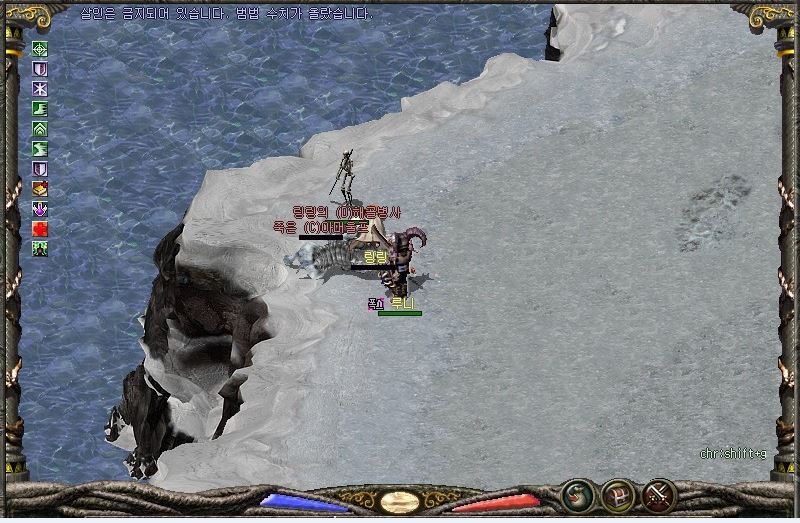Select the green double-chevron up buff icon
800x523 pixels.
coord(40,129)
